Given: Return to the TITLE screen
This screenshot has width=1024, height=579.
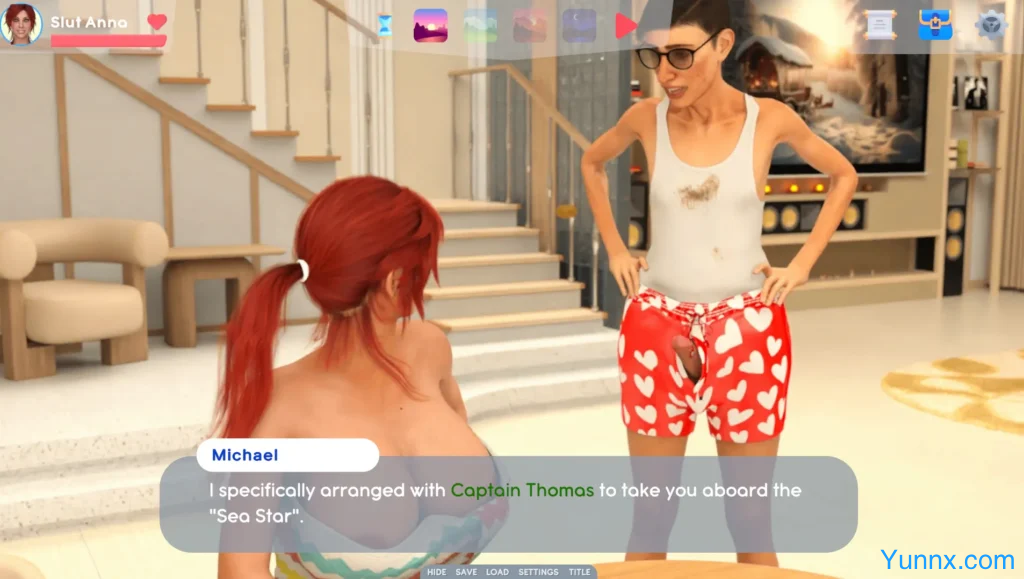Looking at the screenshot, I should tap(579, 572).
